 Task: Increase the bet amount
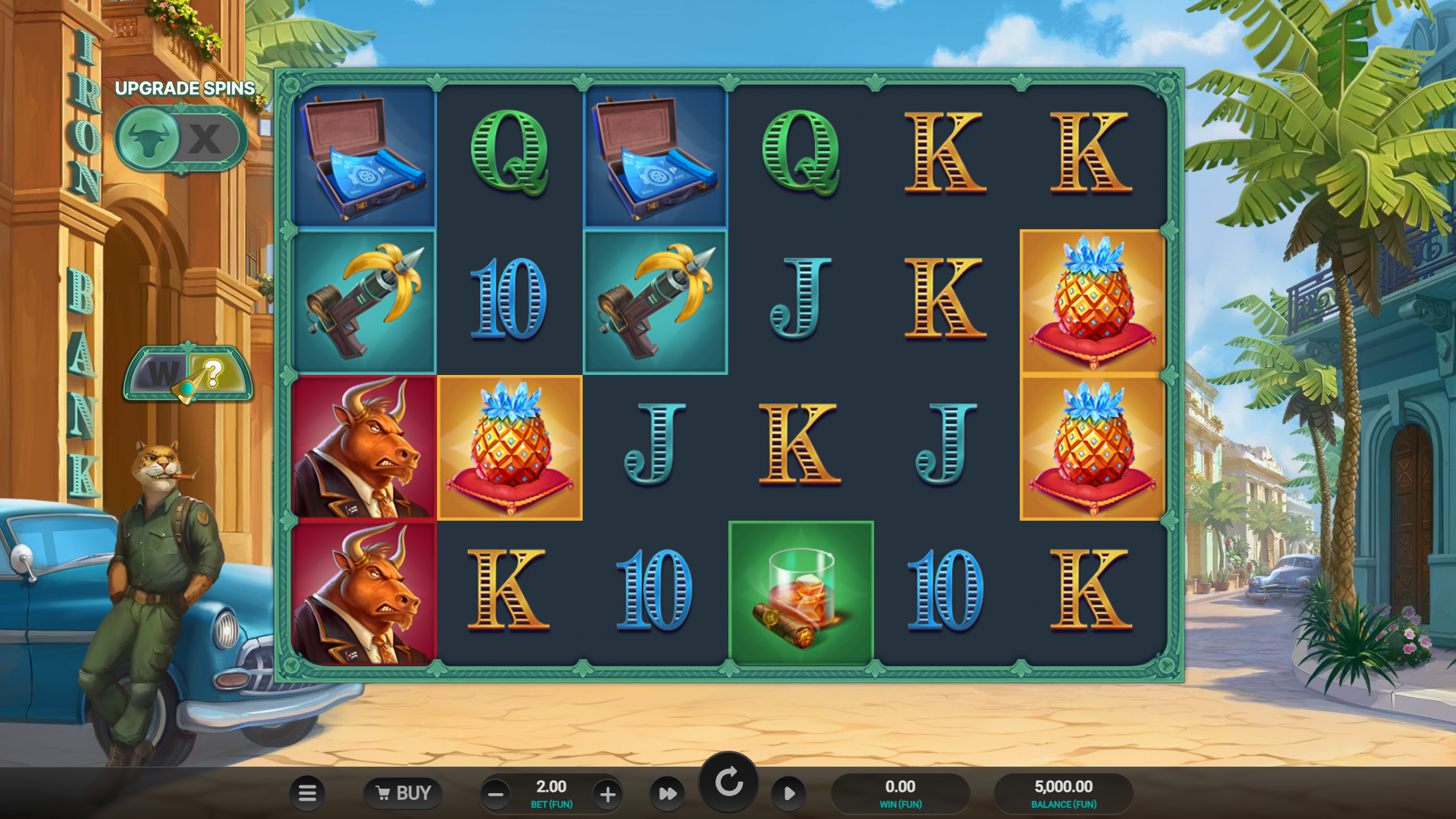point(607,795)
